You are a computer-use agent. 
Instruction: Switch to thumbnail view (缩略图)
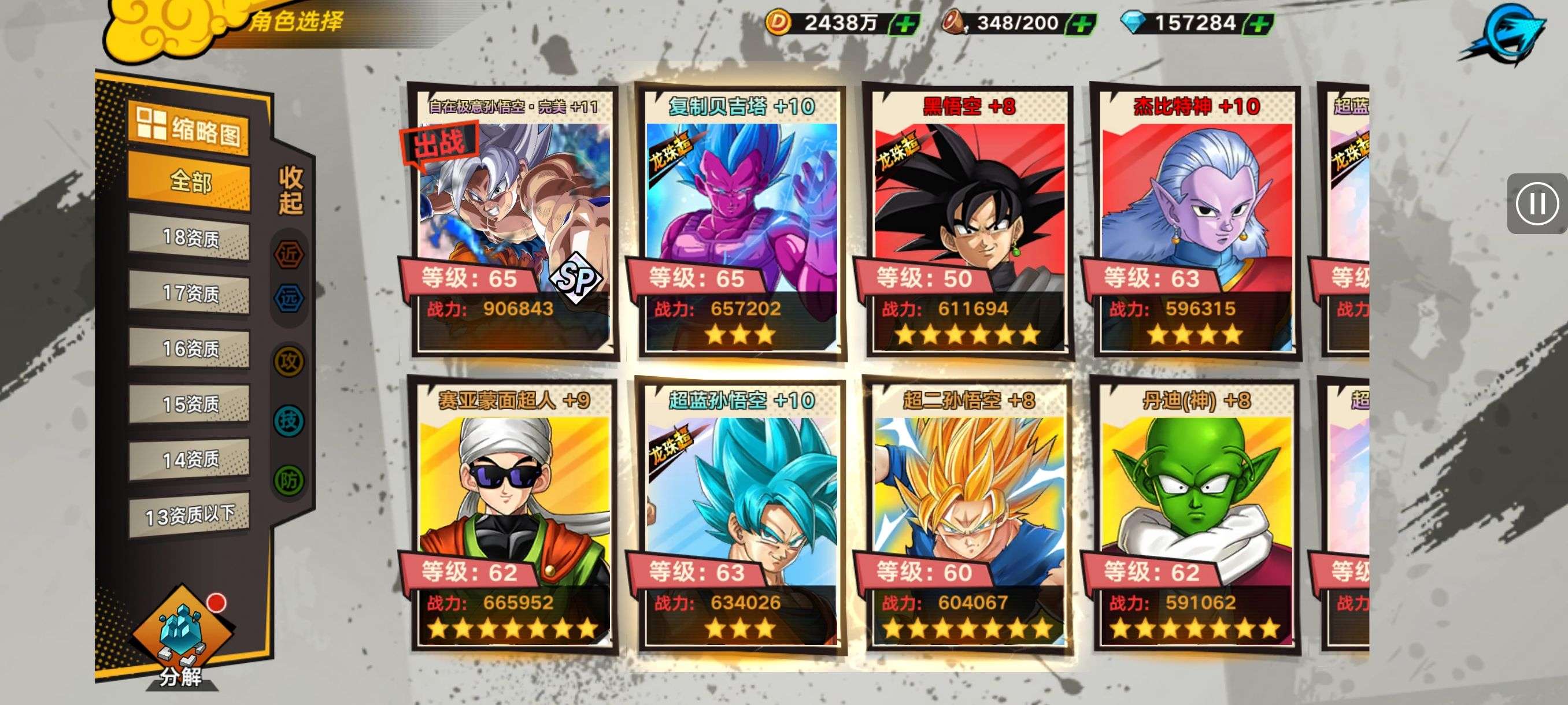(x=188, y=128)
